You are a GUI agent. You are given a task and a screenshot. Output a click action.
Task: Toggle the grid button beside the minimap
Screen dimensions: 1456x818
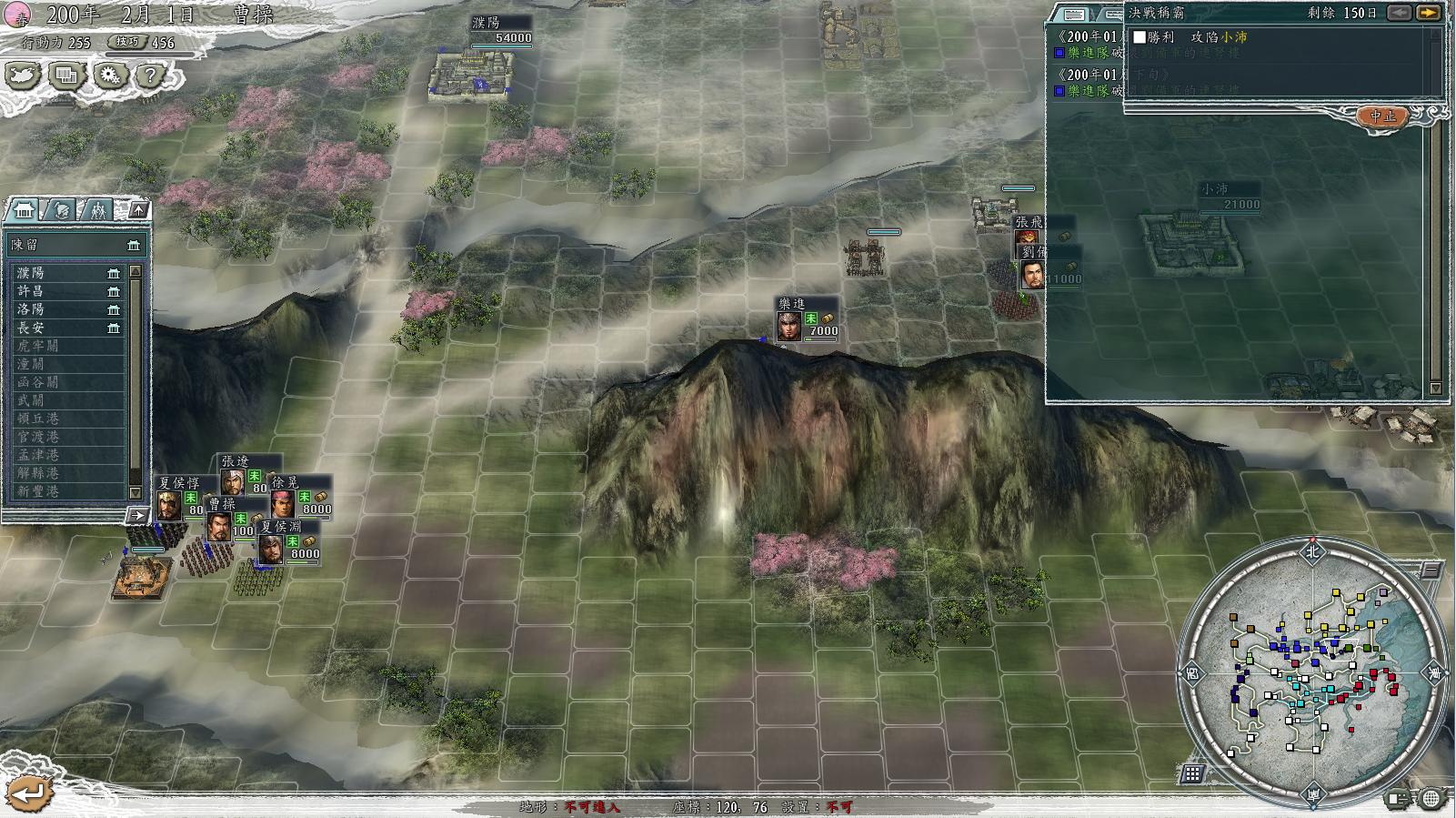(1192, 774)
